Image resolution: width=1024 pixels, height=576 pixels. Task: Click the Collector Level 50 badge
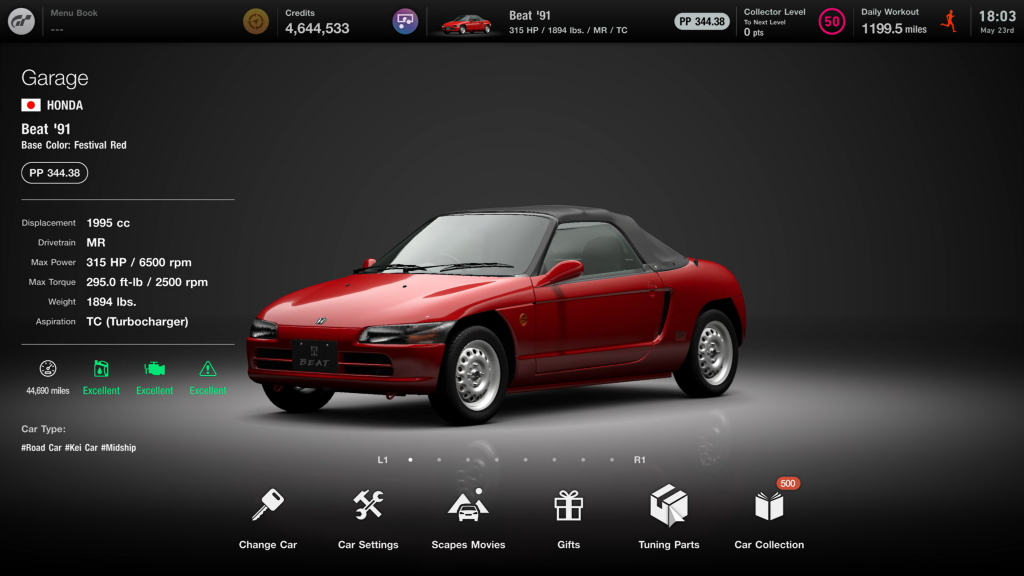[x=831, y=21]
